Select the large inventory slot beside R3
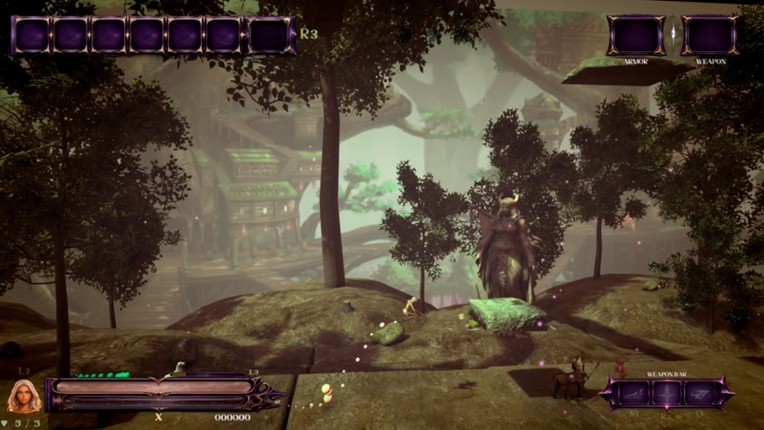 [270, 35]
